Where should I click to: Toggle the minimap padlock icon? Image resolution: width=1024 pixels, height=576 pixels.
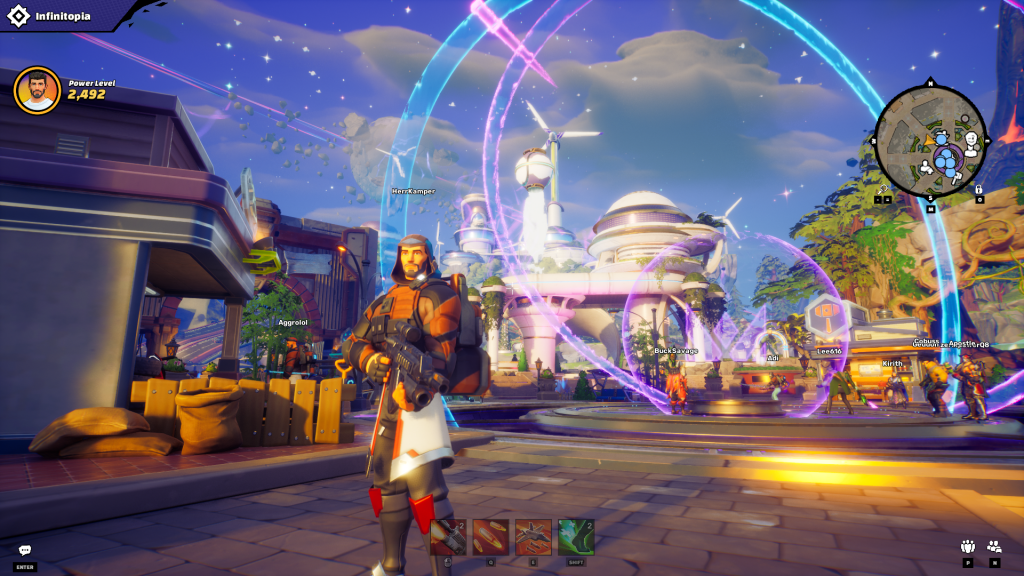[x=979, y=188]
